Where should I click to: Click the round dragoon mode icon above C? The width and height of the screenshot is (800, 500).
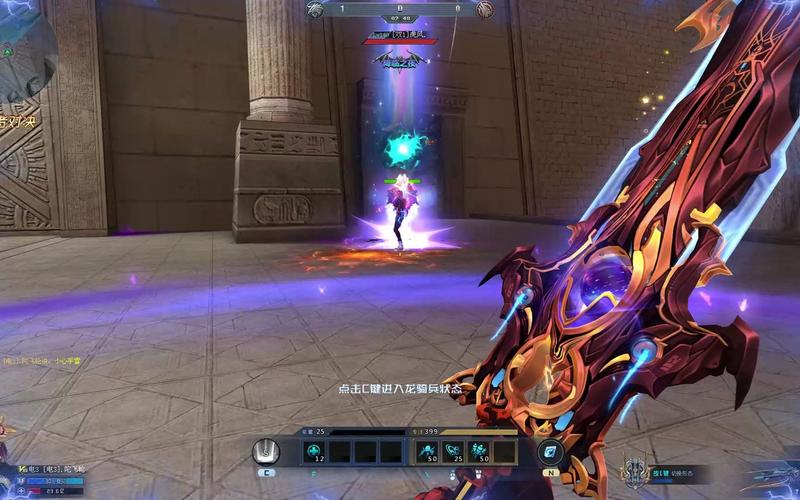266,452
